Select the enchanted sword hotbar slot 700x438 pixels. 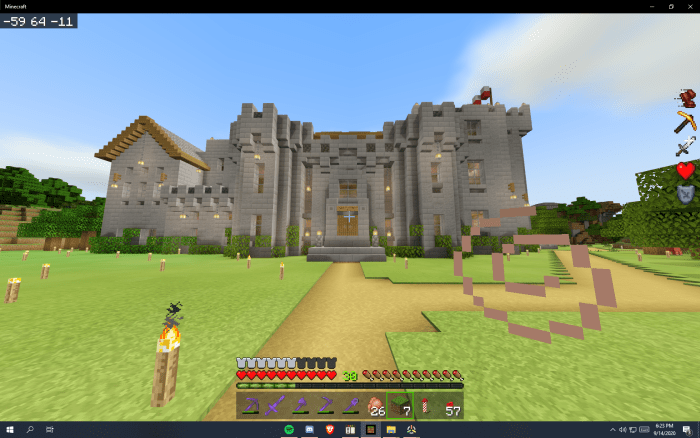[x=276, y=405]
